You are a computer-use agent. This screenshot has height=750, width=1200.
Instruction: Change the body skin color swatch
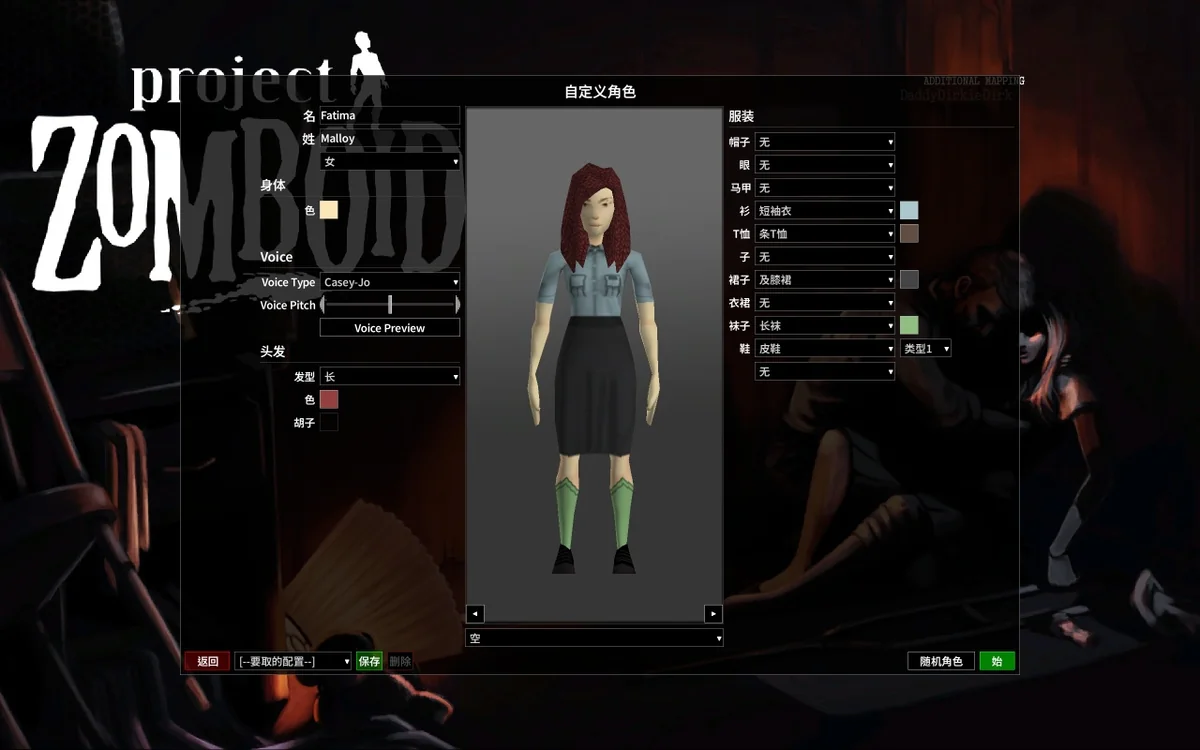click(x=329, y=210)
